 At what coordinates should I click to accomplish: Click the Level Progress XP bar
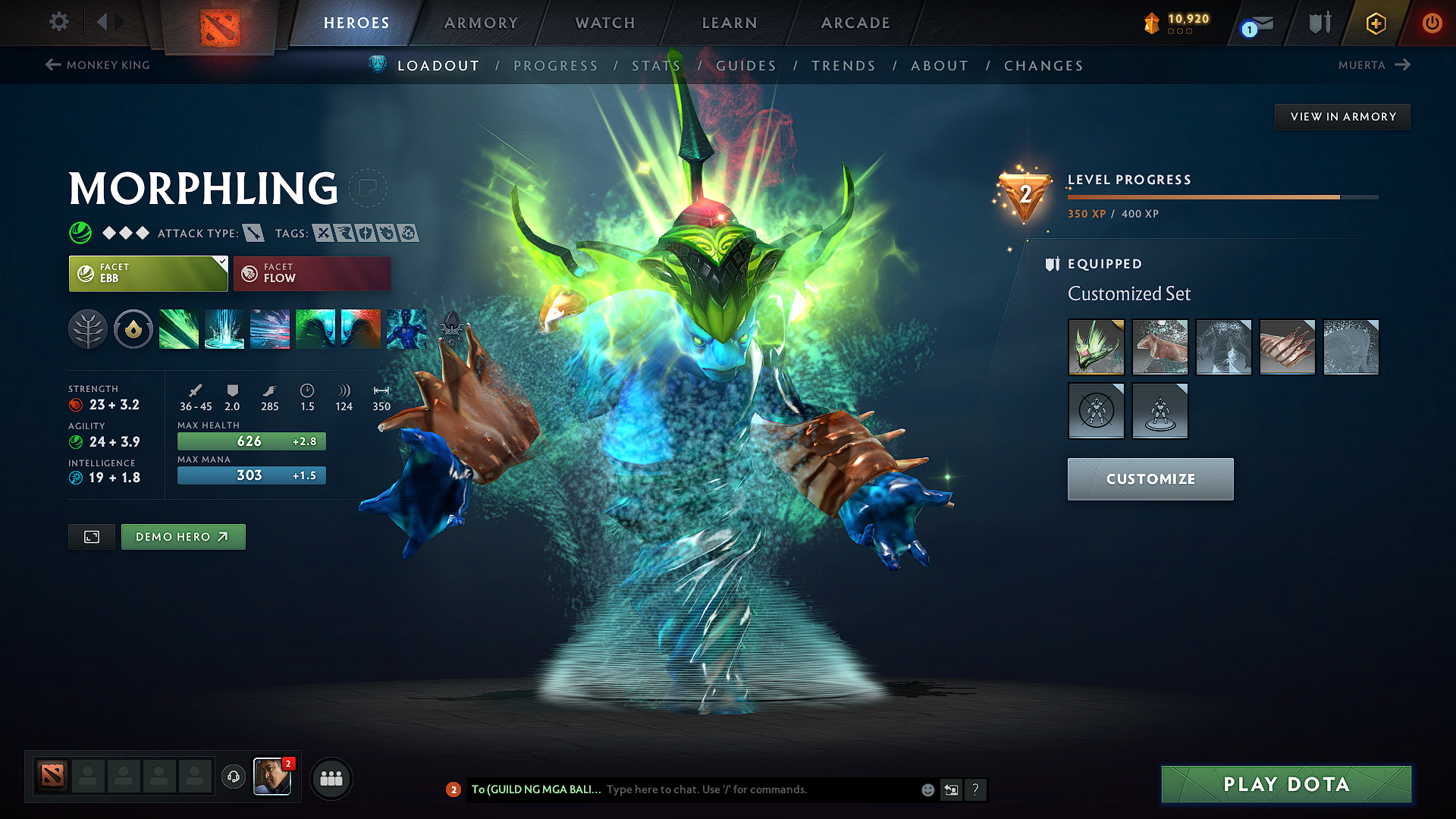pyautogui.click(x=1221, y=196)
